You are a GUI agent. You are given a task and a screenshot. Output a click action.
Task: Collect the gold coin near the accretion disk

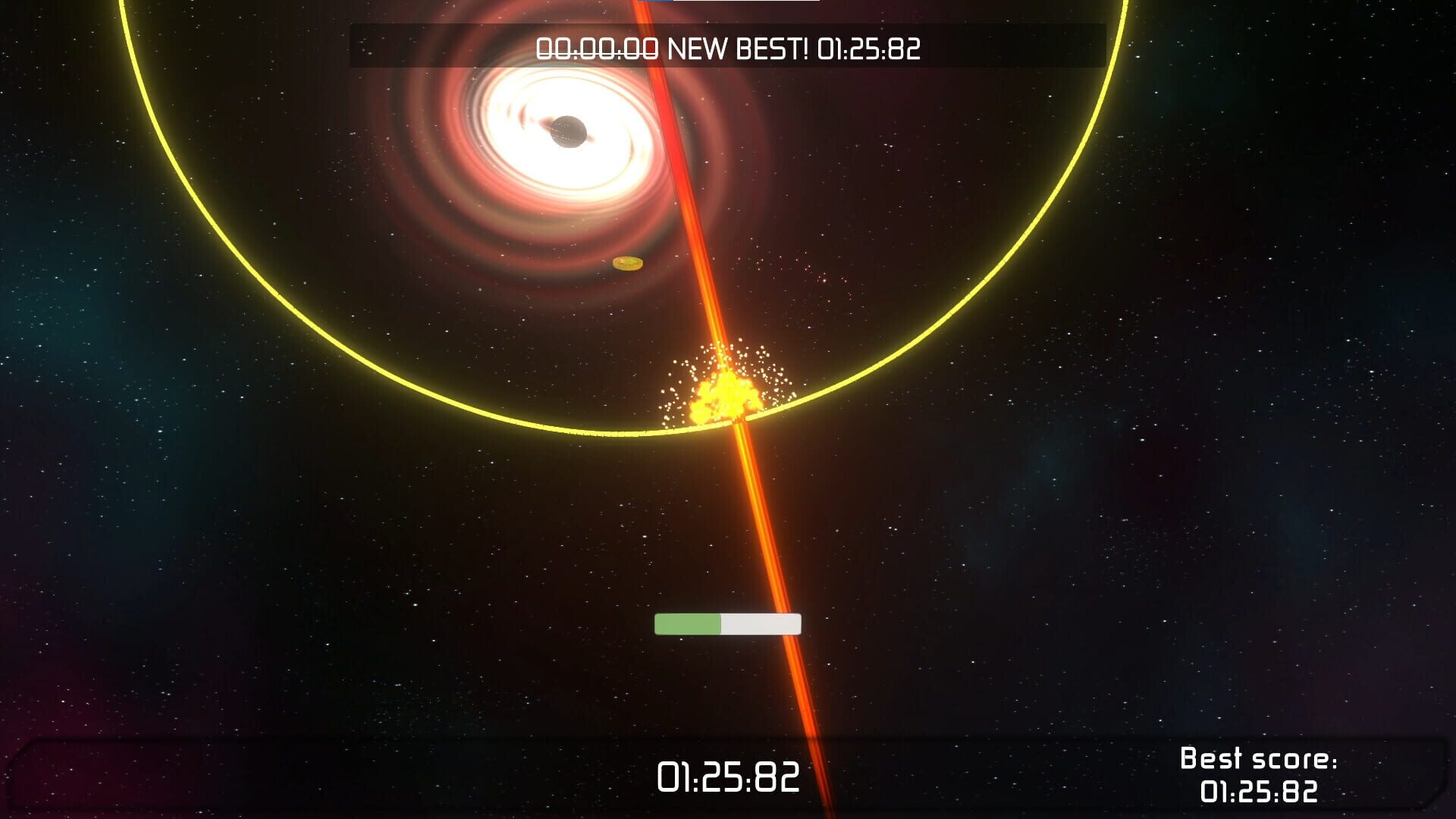(x=626, y=262)
